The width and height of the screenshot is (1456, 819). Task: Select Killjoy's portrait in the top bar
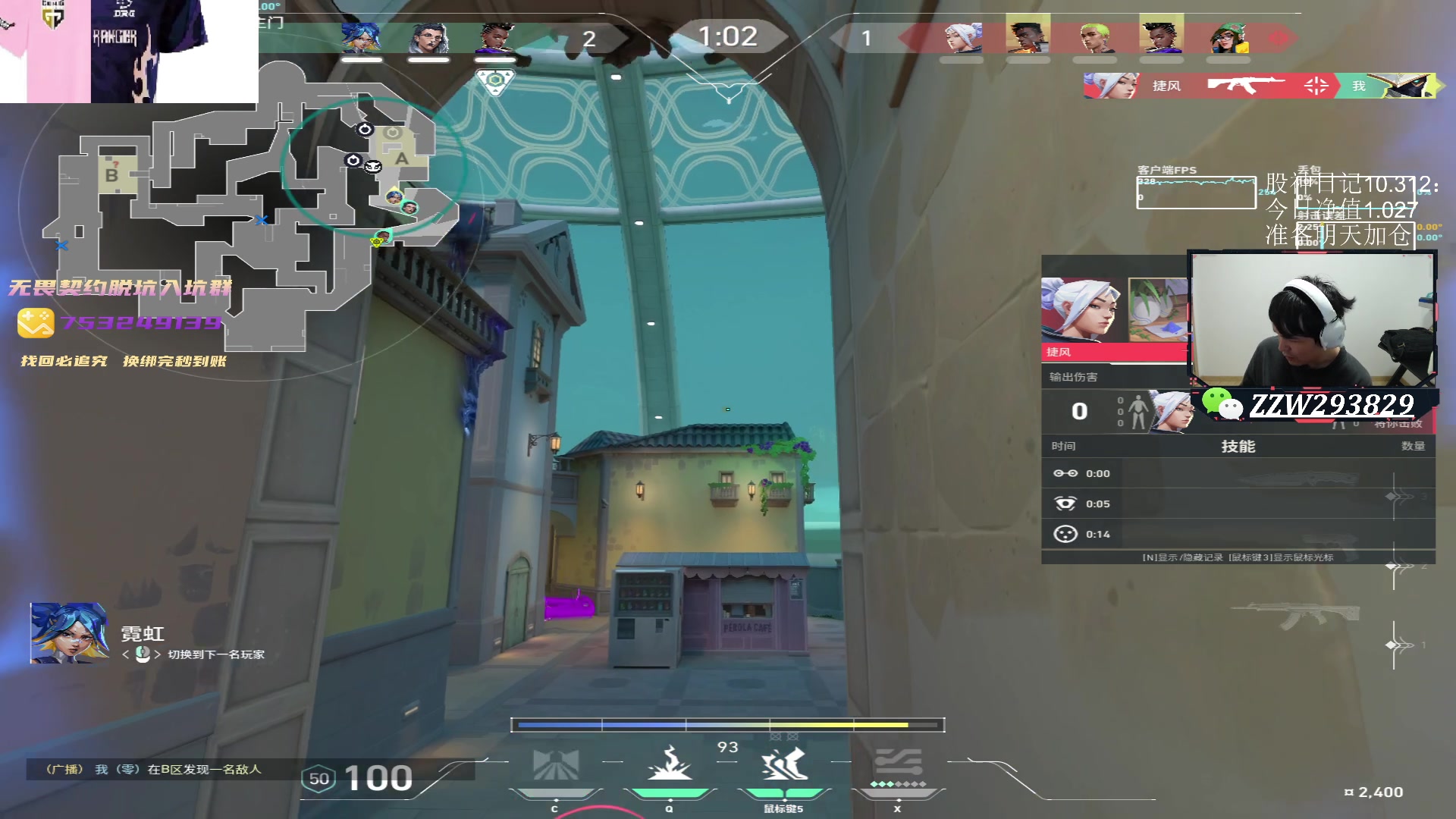coord(1228,36)
